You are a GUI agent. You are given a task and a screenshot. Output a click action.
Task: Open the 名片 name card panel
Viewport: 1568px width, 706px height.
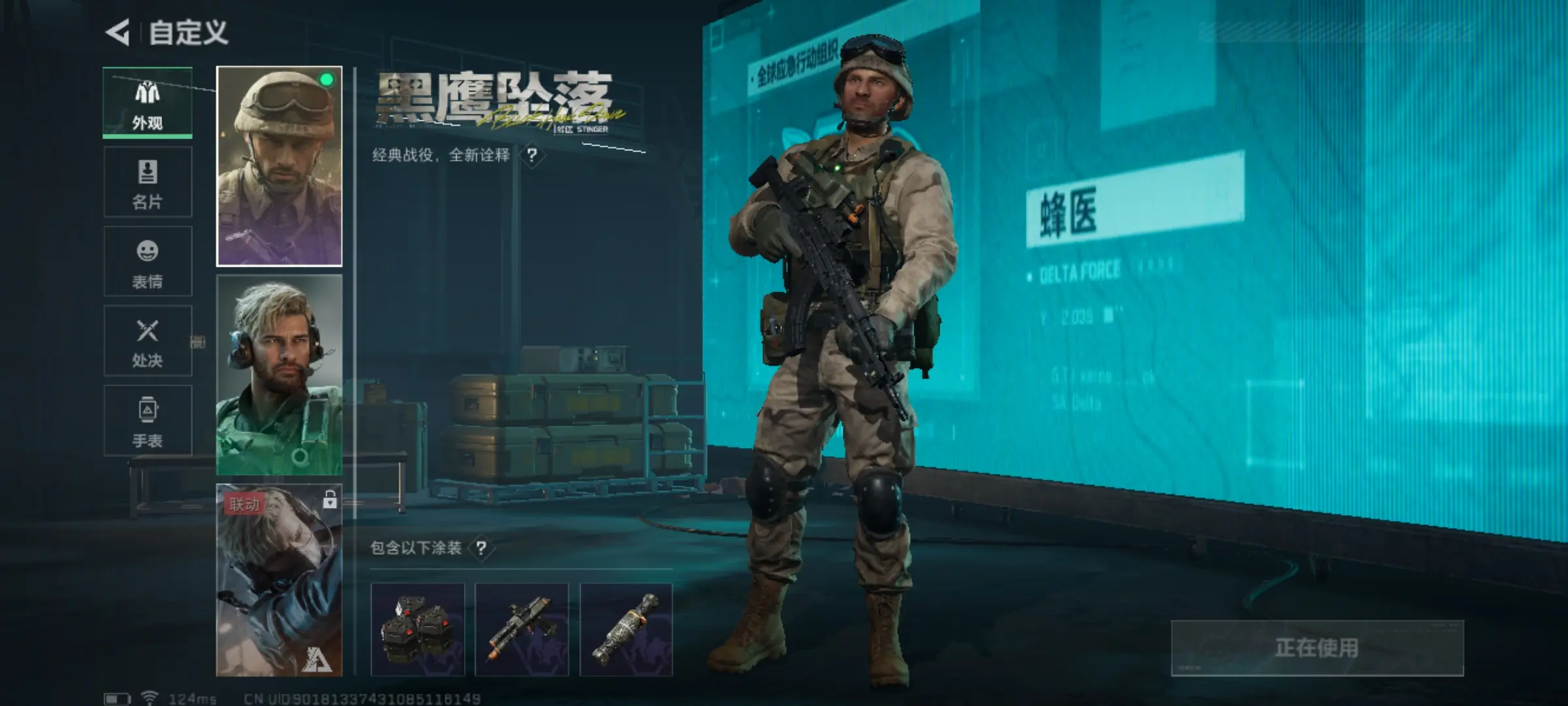148,183
